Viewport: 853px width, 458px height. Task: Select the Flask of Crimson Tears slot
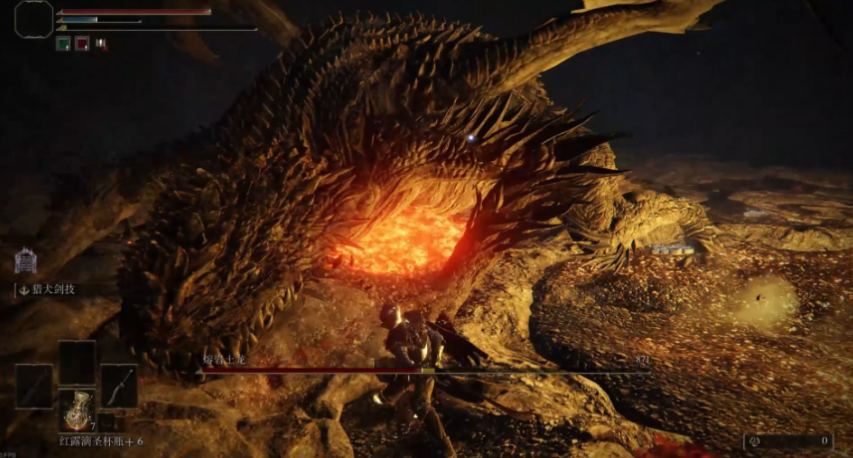77,409
